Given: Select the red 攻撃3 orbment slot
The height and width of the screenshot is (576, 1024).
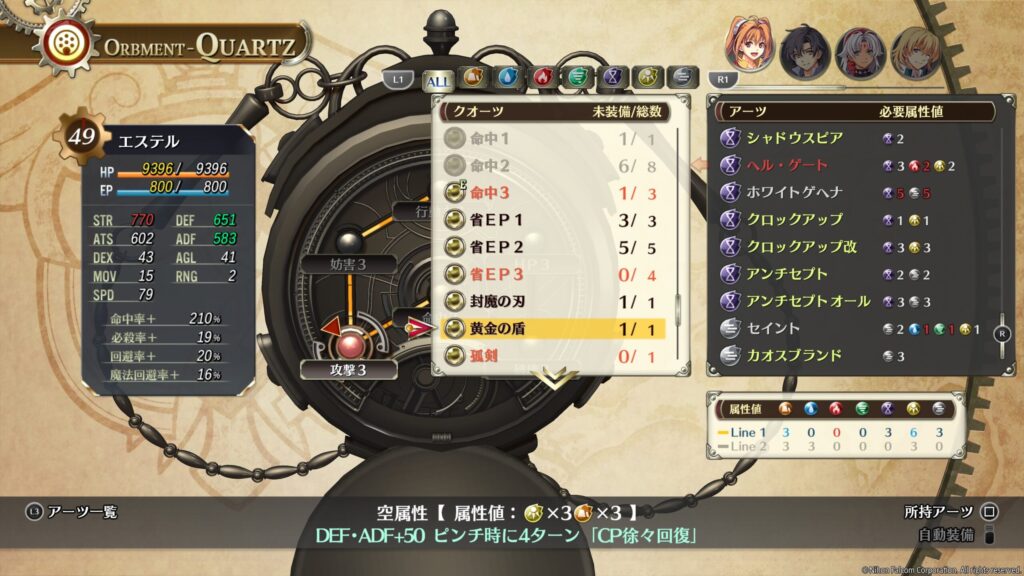Looking at the screenshot, I should 350,346.
